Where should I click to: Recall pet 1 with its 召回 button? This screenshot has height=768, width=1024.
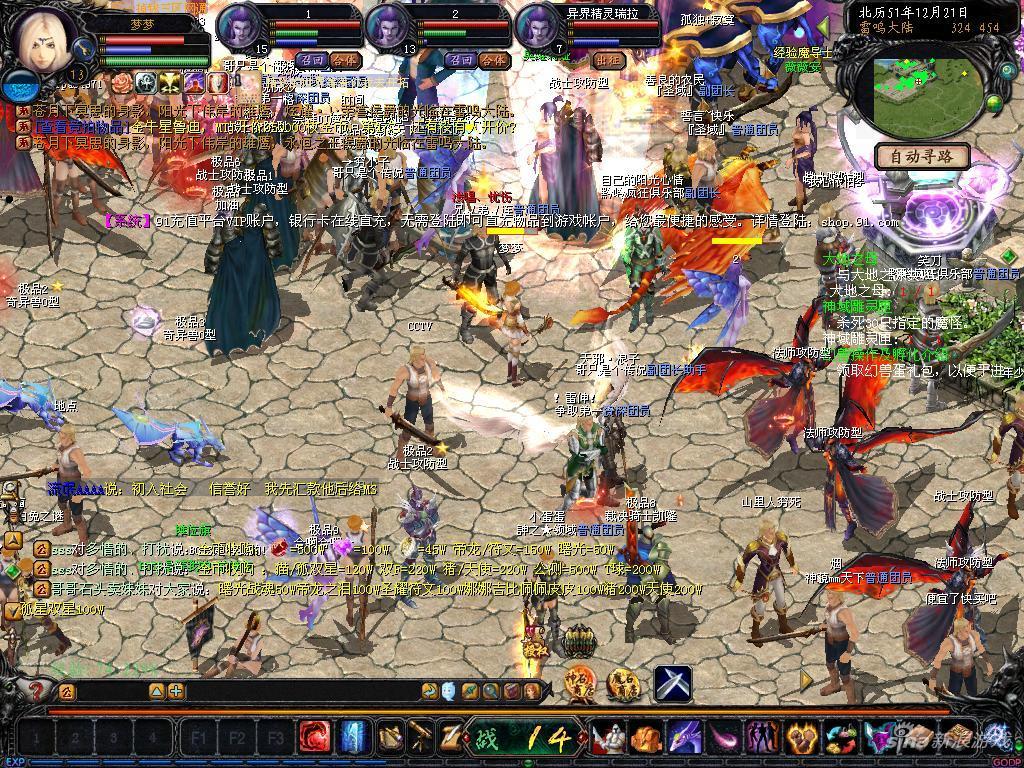click(311, 60)
